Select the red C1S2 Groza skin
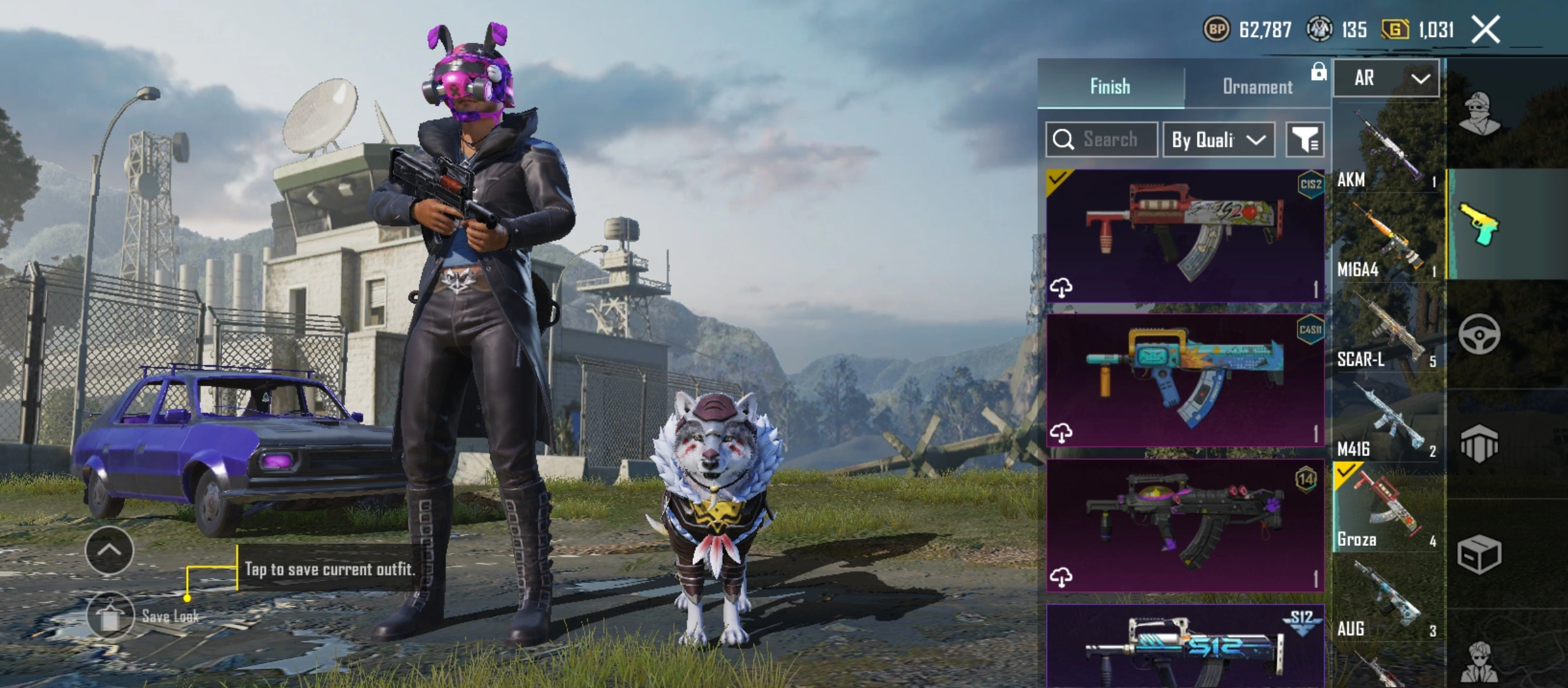Image resolution: width=1568 pixels, height=688 pixels. [1185, 236]
